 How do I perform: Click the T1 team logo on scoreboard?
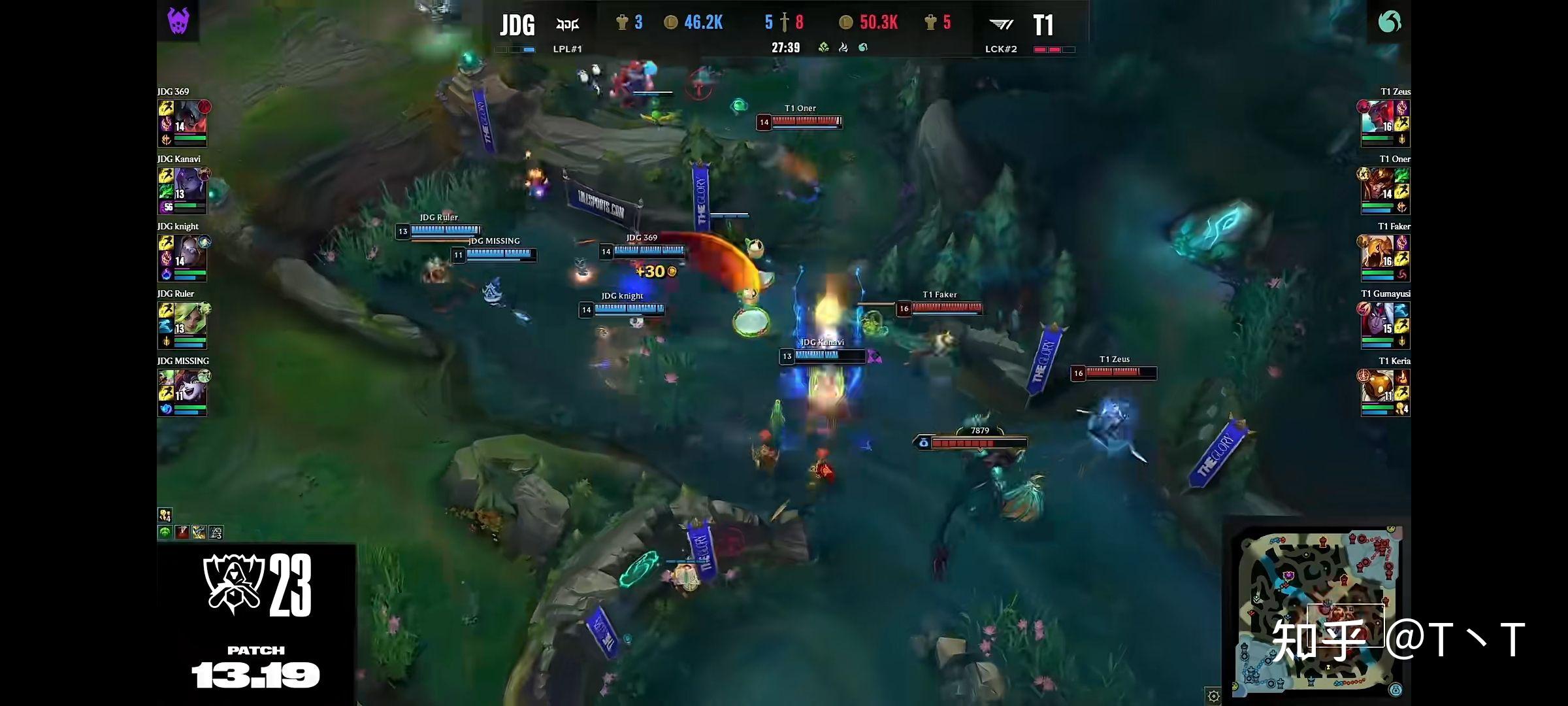pos(1000,25)
